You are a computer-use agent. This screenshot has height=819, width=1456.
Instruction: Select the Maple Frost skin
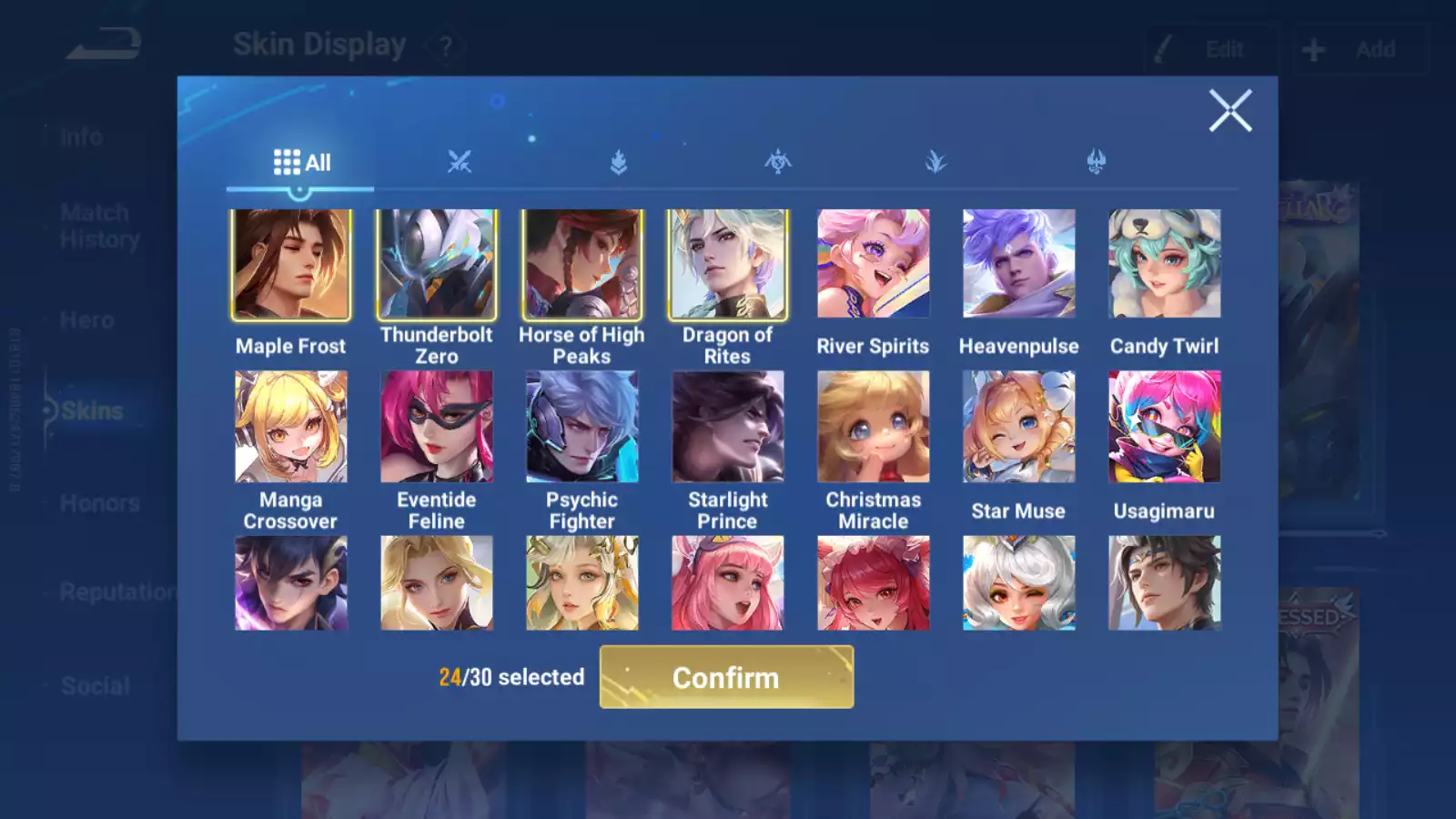pos(291,265)
